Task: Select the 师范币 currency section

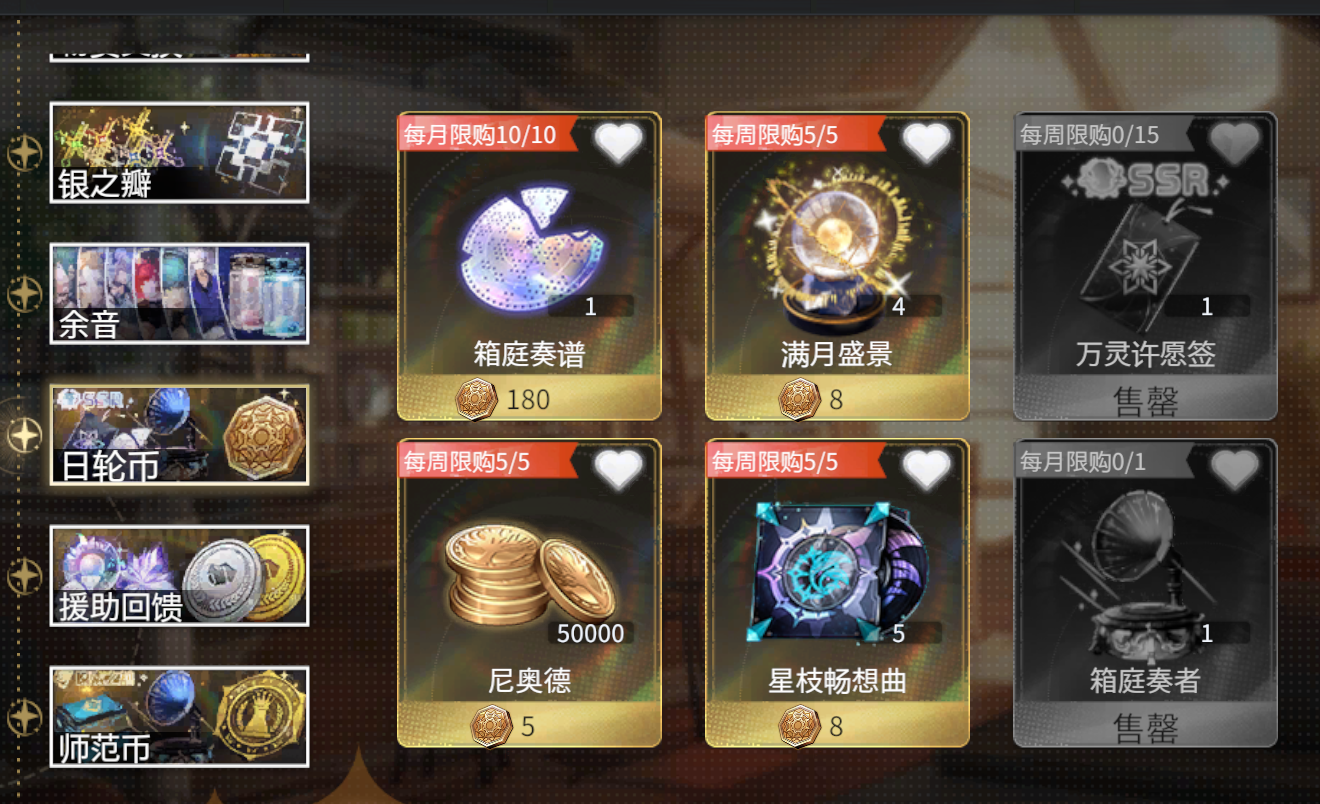Action: [x=179, y=714]
